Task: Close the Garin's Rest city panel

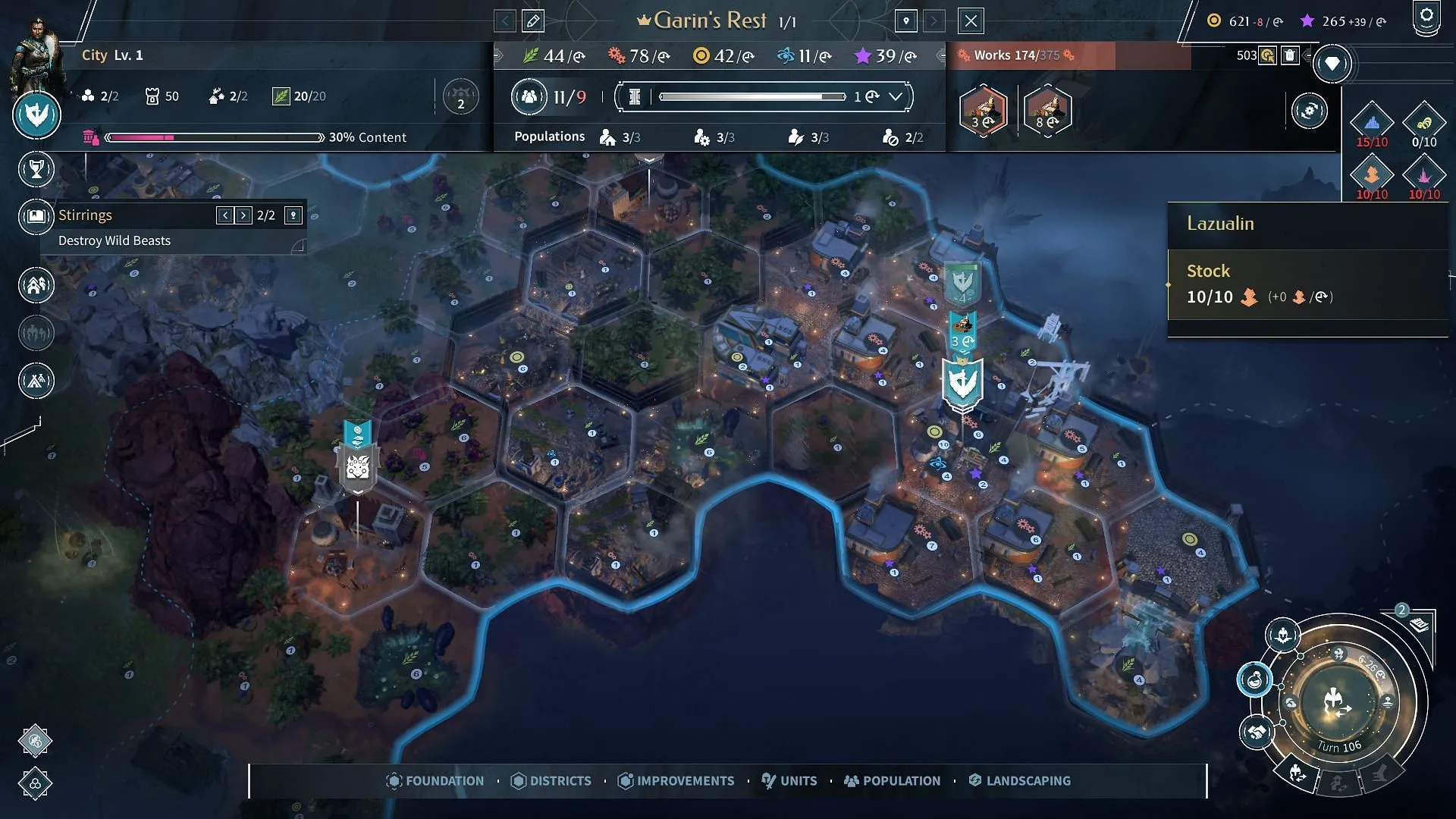Action: pos(971,21)
